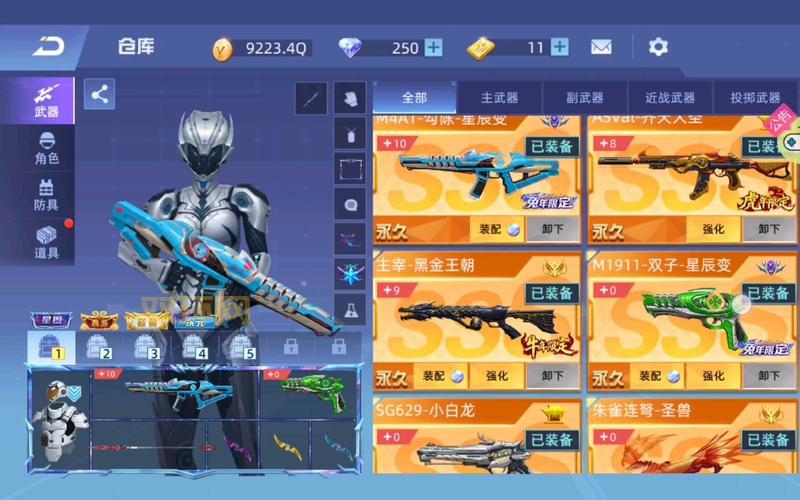
Task: Add more diamonds with the plus button
Action: click(x=433, y=47)
